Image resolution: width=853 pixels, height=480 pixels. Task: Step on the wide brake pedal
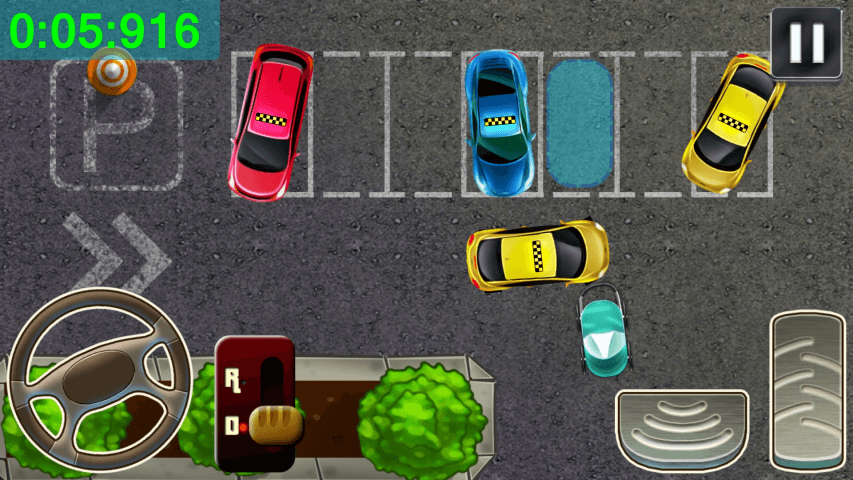point(682,428)
